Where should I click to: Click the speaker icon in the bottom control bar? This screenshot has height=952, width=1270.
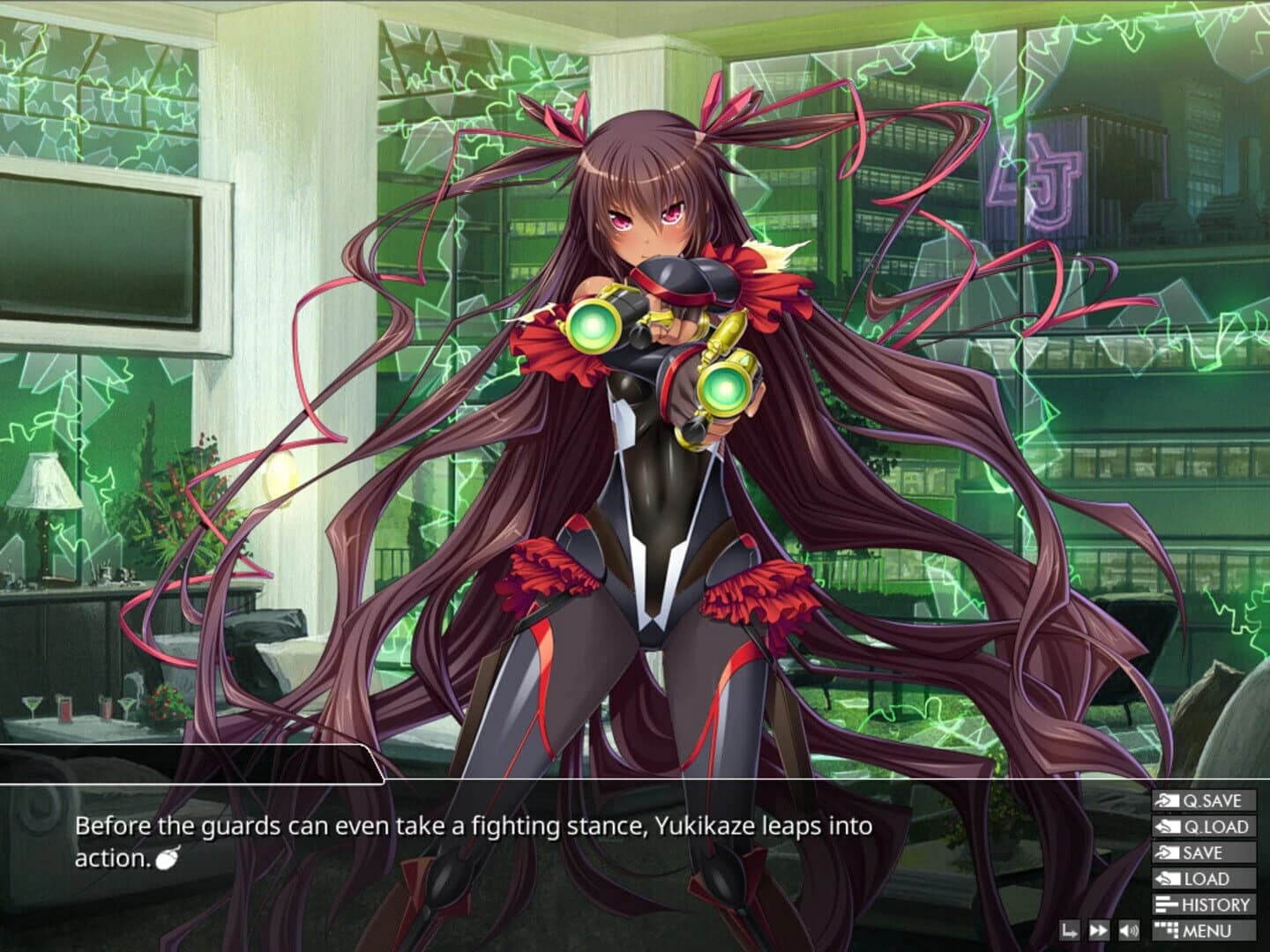coord(1128,930)
